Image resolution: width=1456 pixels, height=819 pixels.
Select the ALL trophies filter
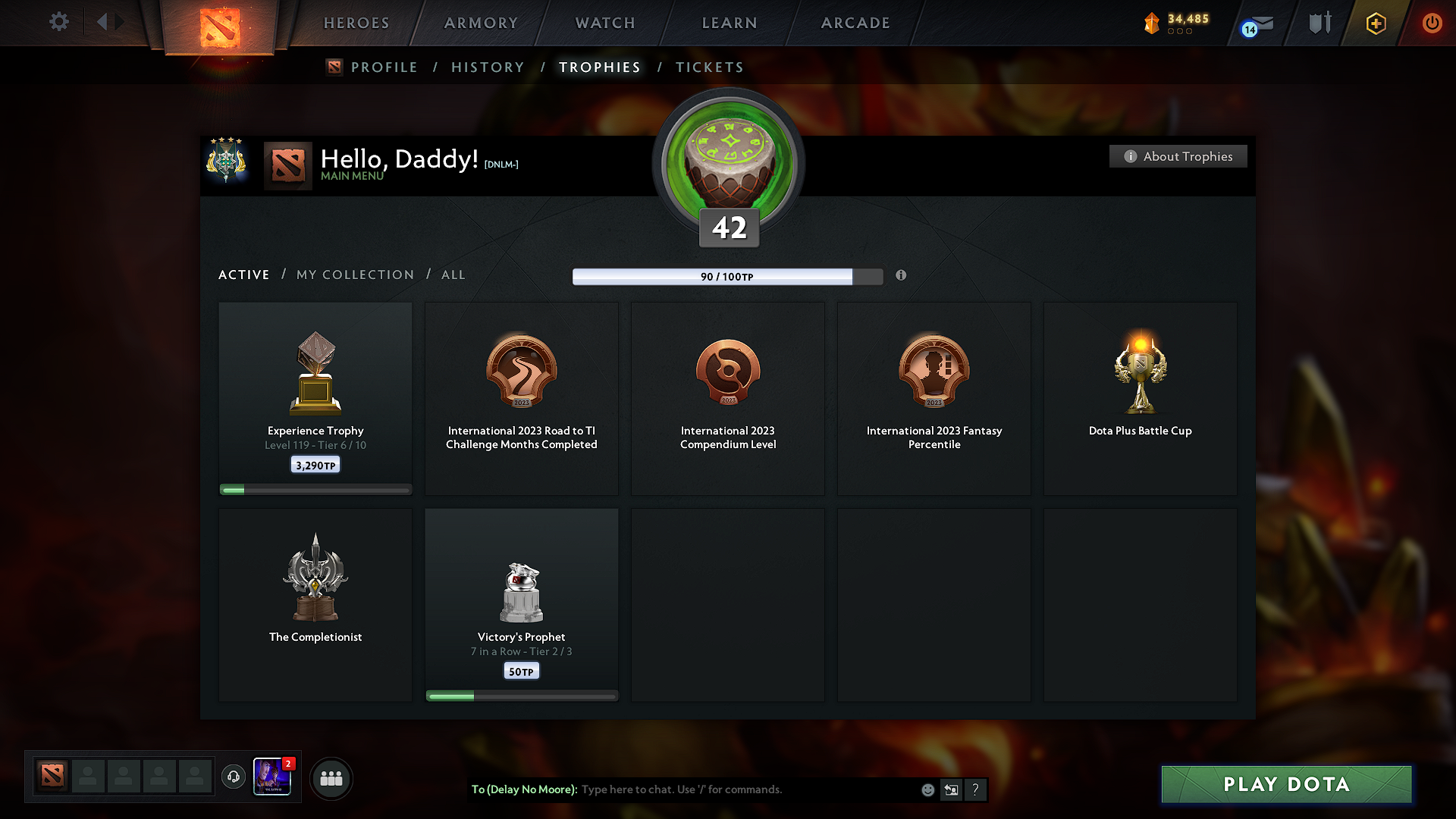click(x=453, y=275)
